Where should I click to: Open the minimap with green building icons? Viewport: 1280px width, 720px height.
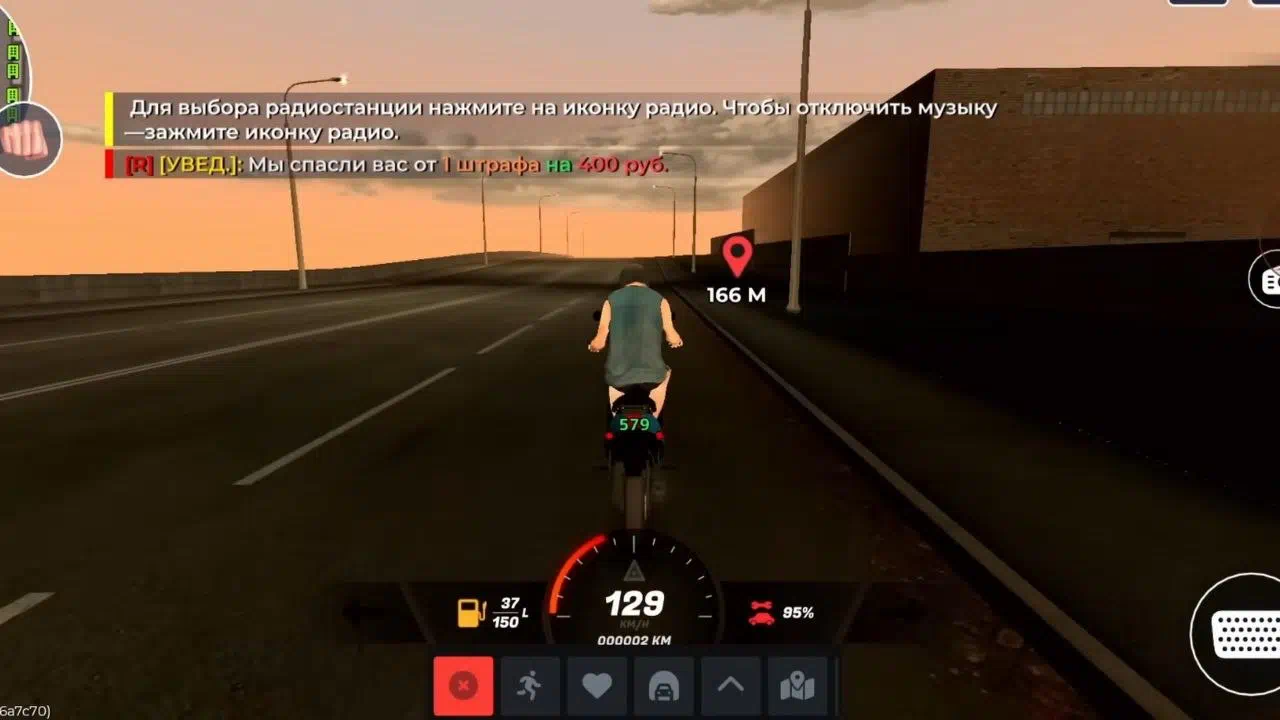coord(13,60)
